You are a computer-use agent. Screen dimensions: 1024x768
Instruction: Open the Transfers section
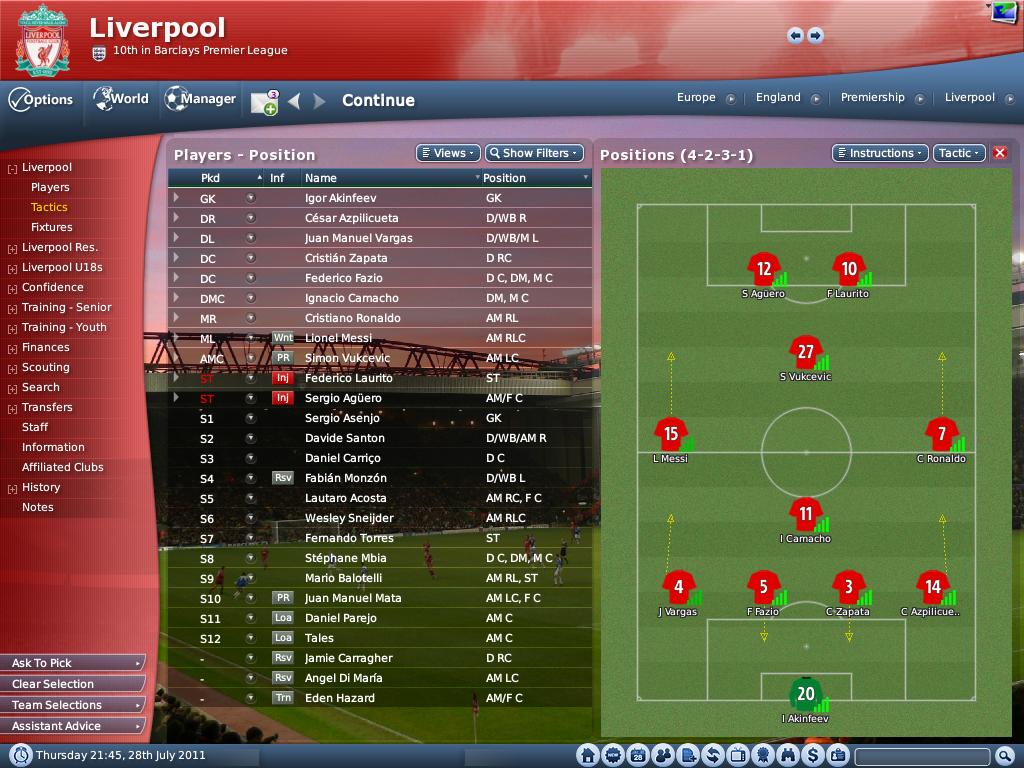[x=47, y=407]
